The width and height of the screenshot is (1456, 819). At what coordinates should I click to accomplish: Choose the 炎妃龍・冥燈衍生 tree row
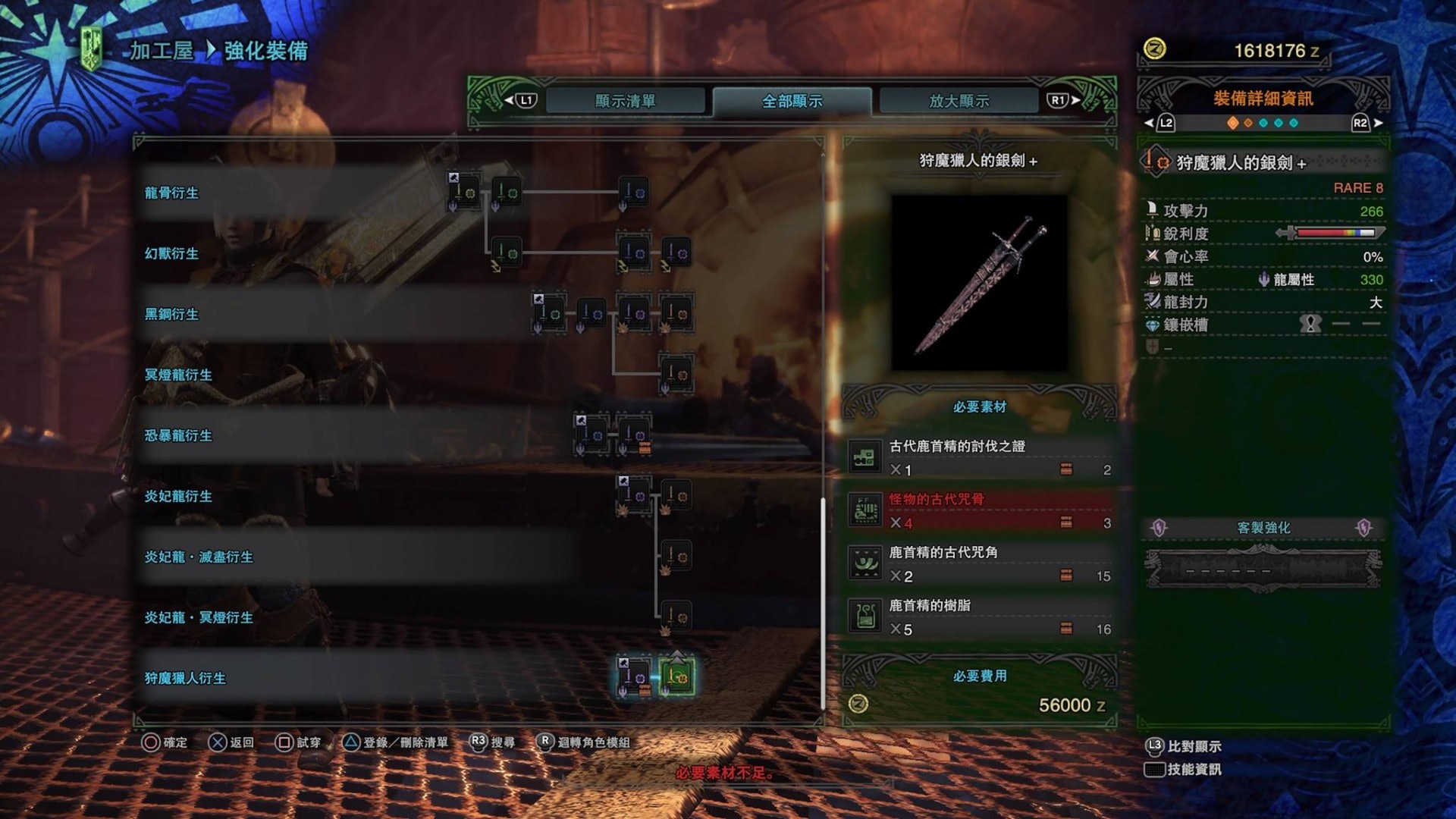[199, 617]
